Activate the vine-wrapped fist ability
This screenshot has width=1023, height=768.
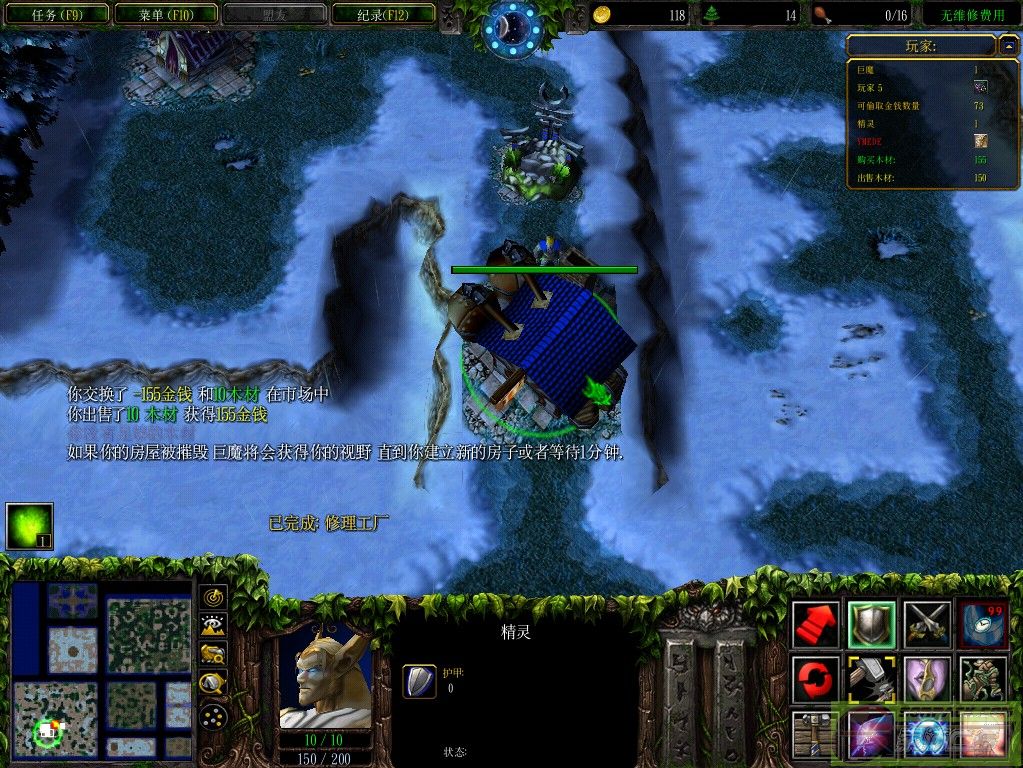981,679
